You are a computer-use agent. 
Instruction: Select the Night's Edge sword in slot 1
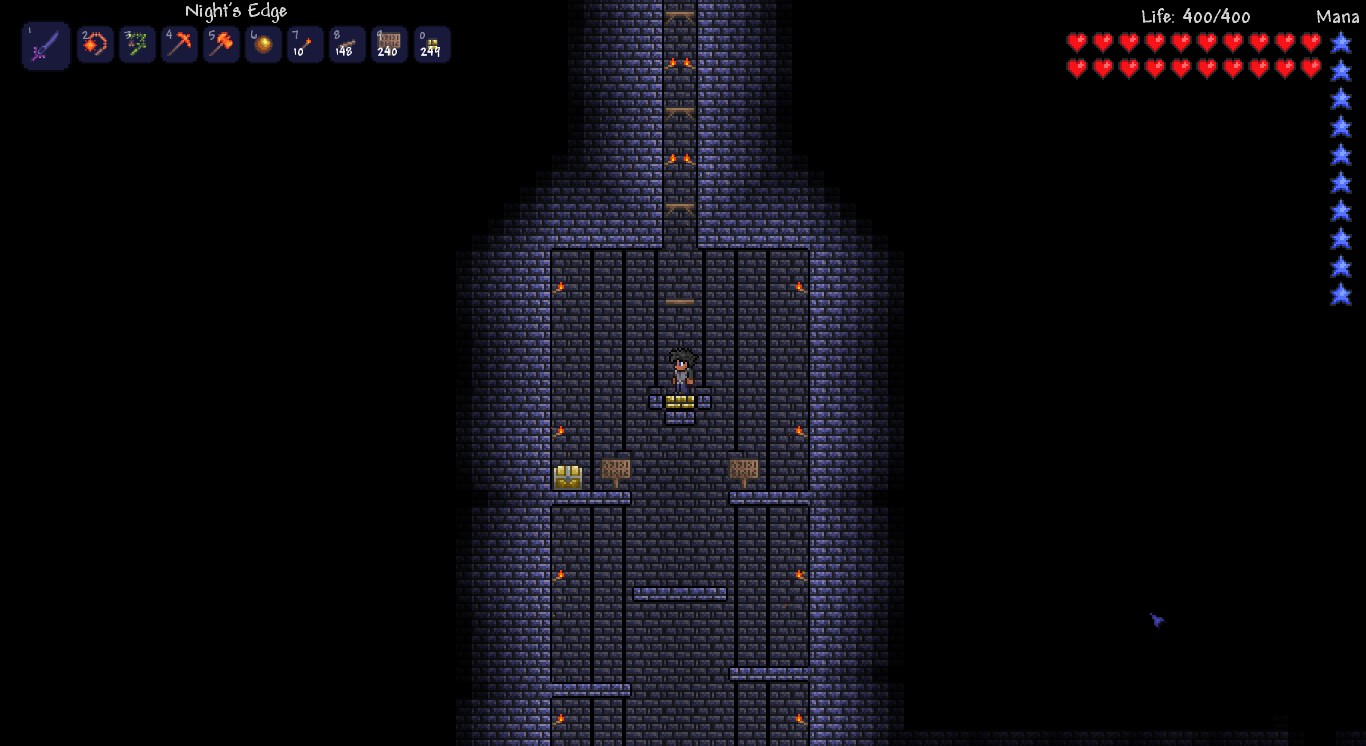(x=45, y=44)
